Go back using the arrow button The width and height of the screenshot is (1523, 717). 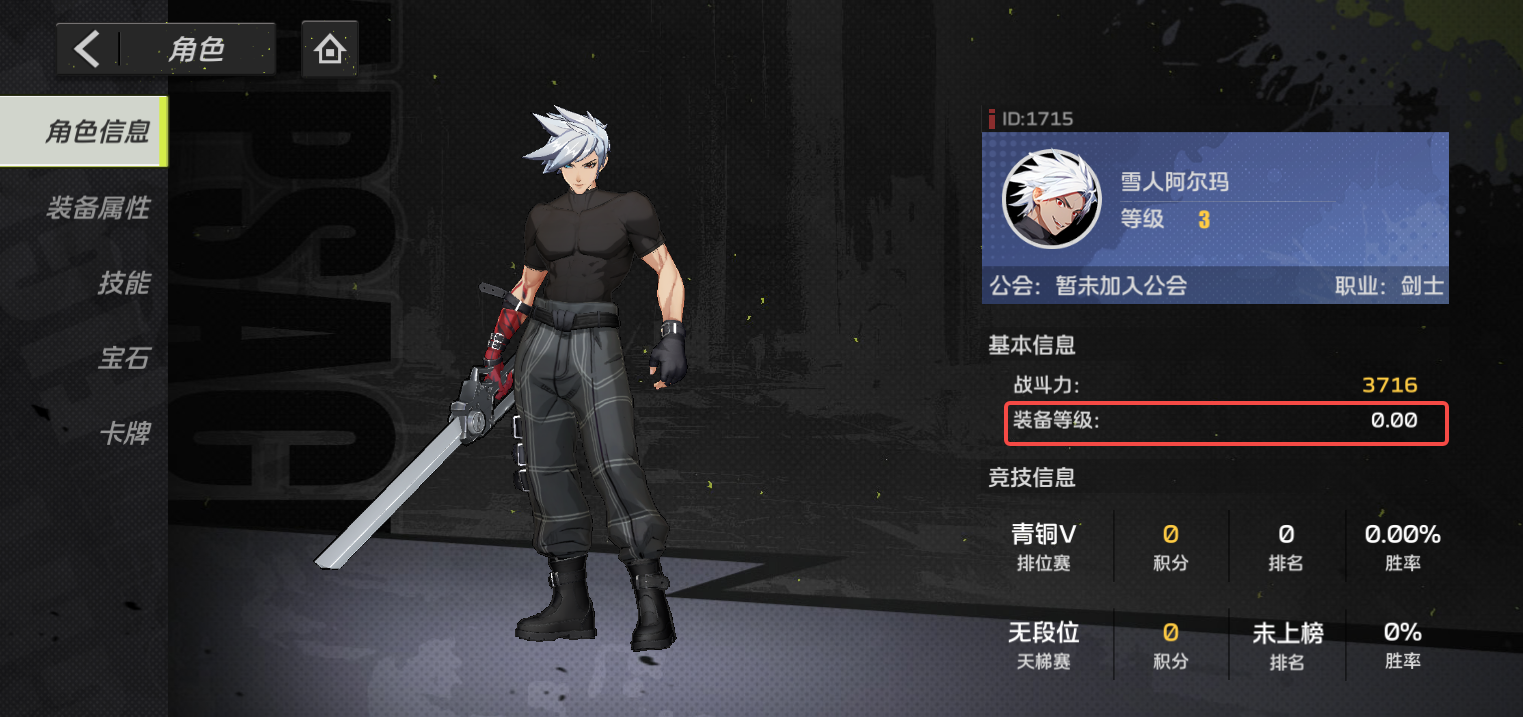click(88, 49)
